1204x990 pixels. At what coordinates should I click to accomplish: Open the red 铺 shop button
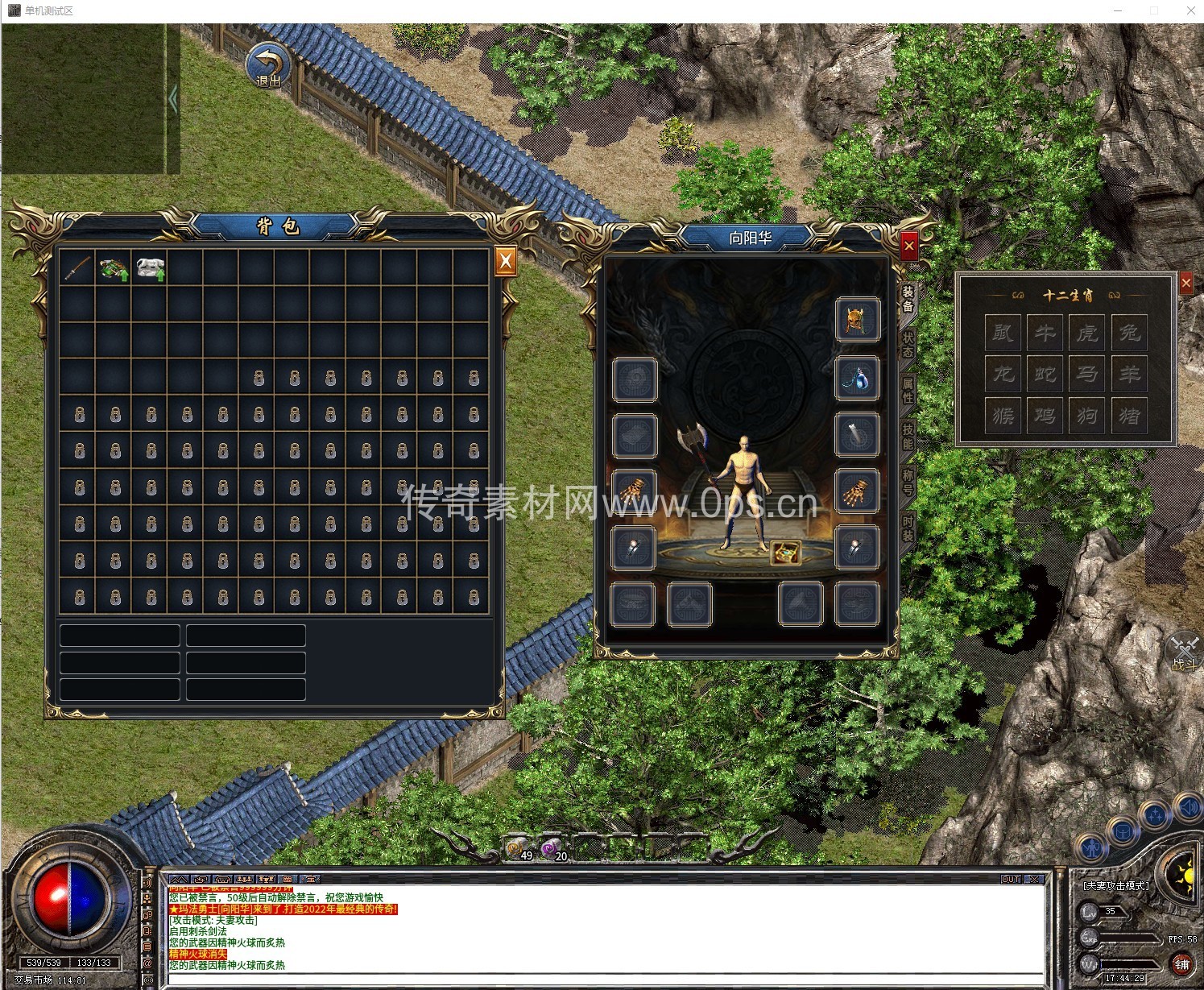1181,963
